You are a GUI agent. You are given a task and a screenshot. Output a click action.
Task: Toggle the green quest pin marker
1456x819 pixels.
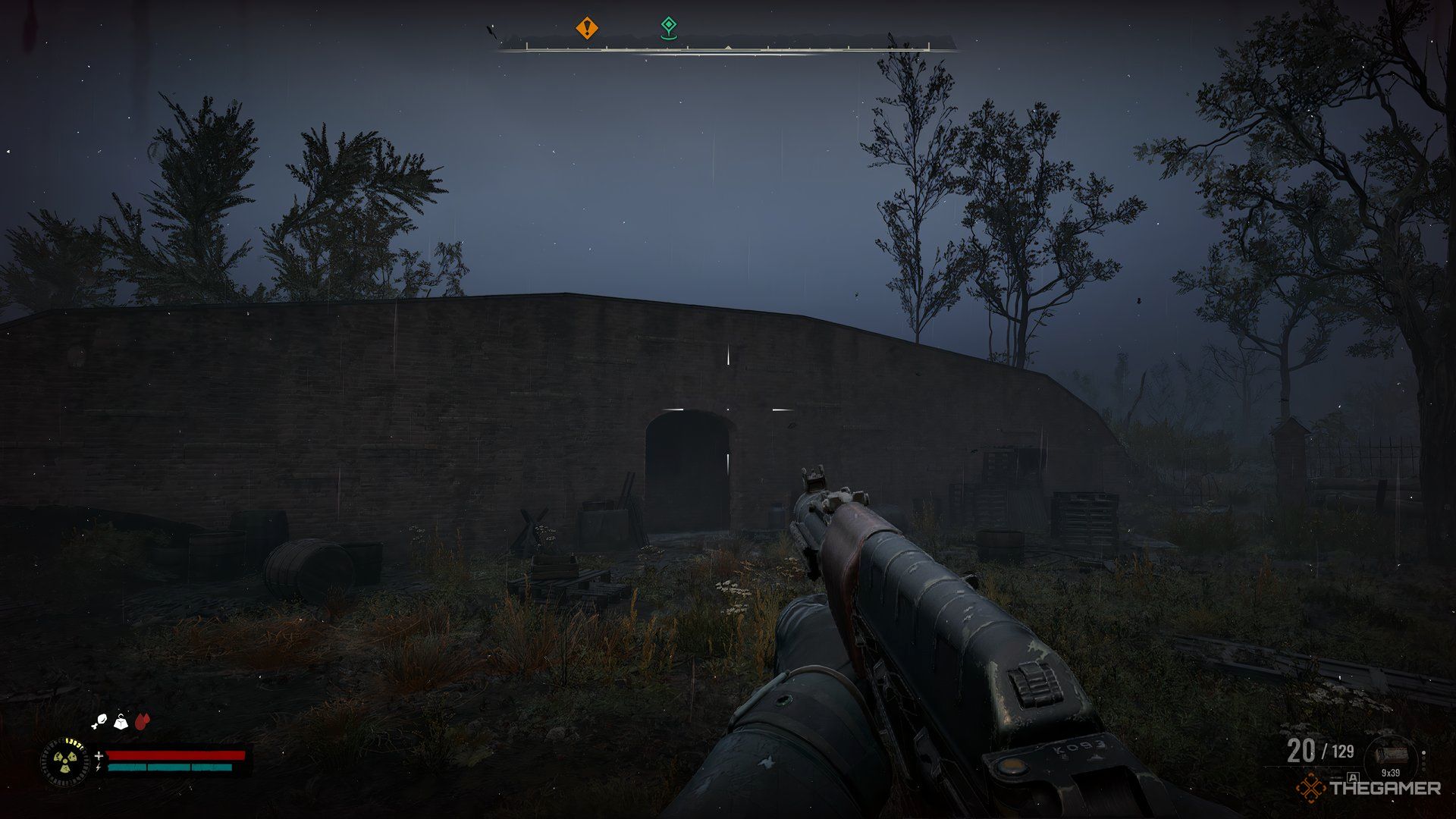click(669, 27)
